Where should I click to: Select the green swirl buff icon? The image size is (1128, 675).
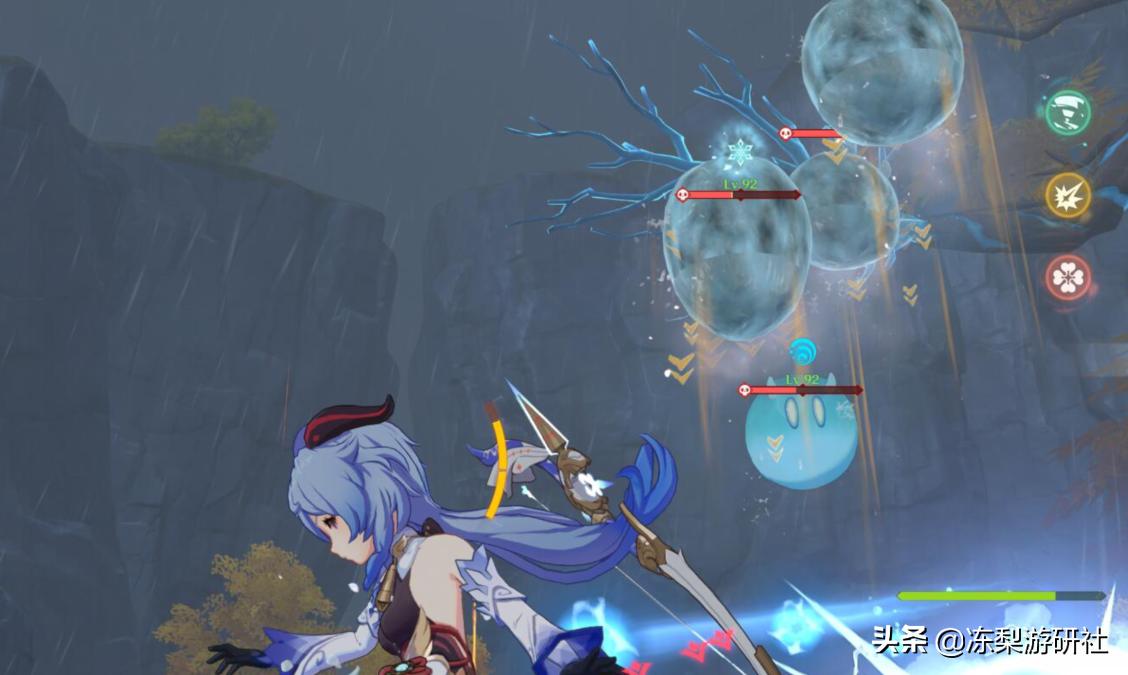1068,111
